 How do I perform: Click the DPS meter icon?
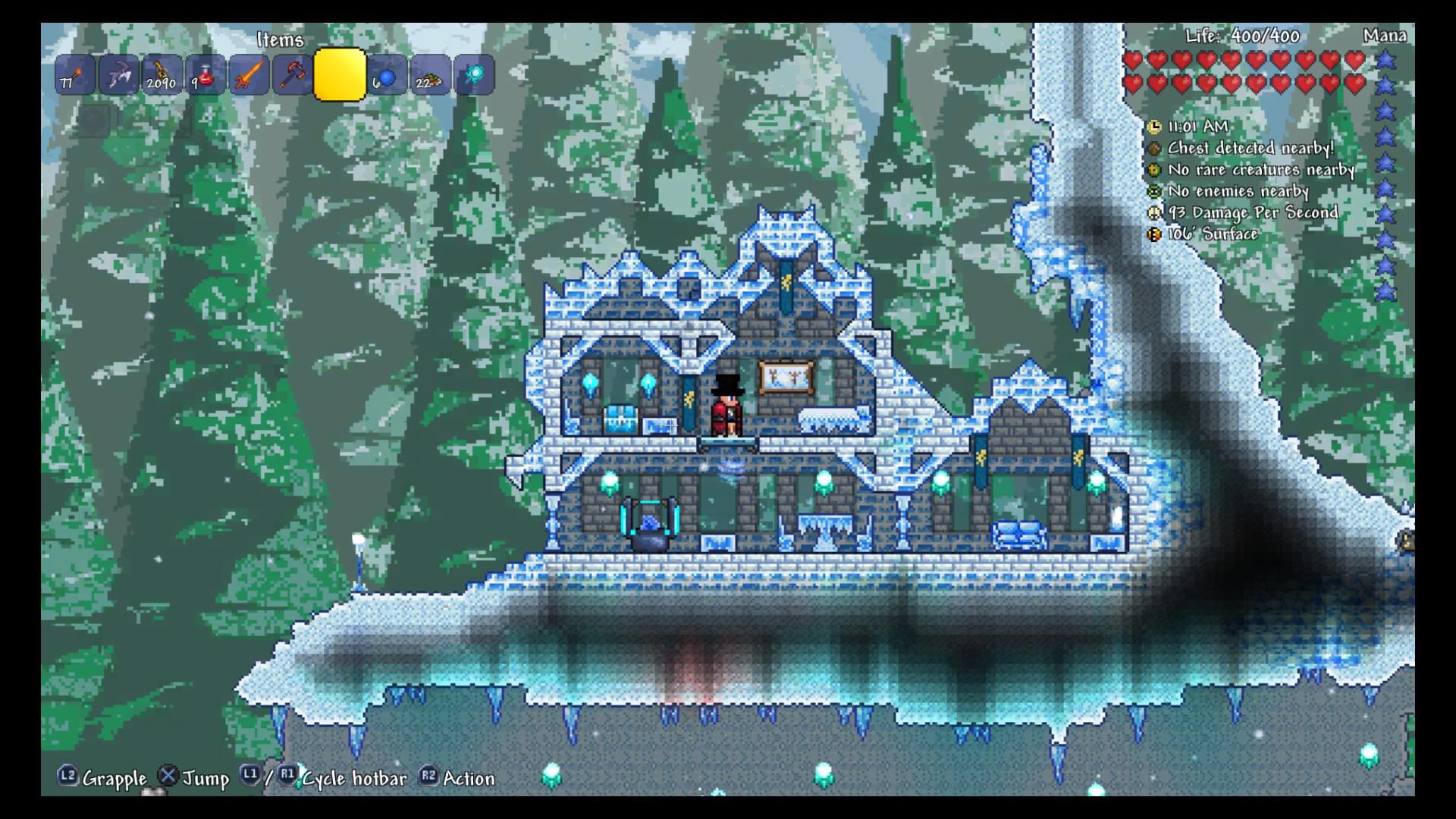[x=1155, y=214]
